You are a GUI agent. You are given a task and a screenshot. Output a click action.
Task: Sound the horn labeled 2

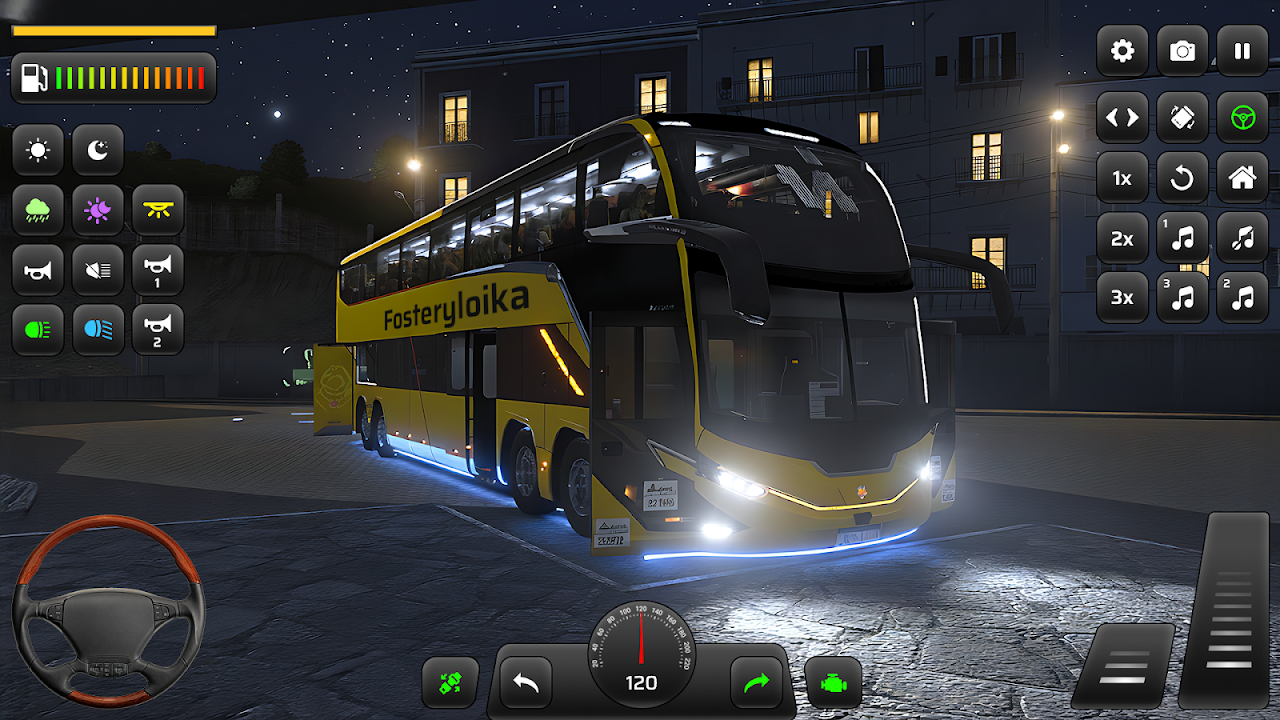coord(158,329)
